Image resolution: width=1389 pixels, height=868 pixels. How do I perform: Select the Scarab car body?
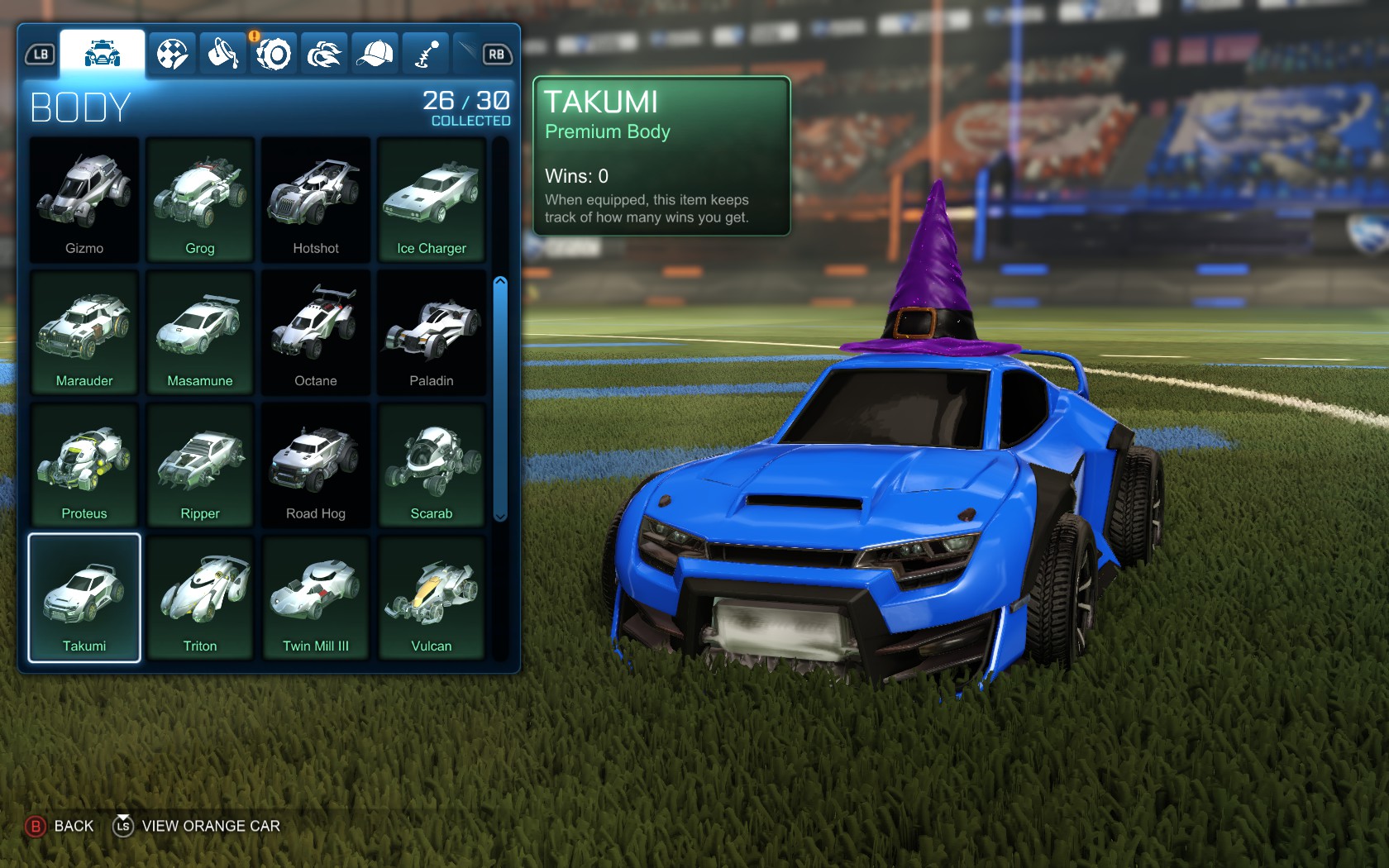pos(431,465)
